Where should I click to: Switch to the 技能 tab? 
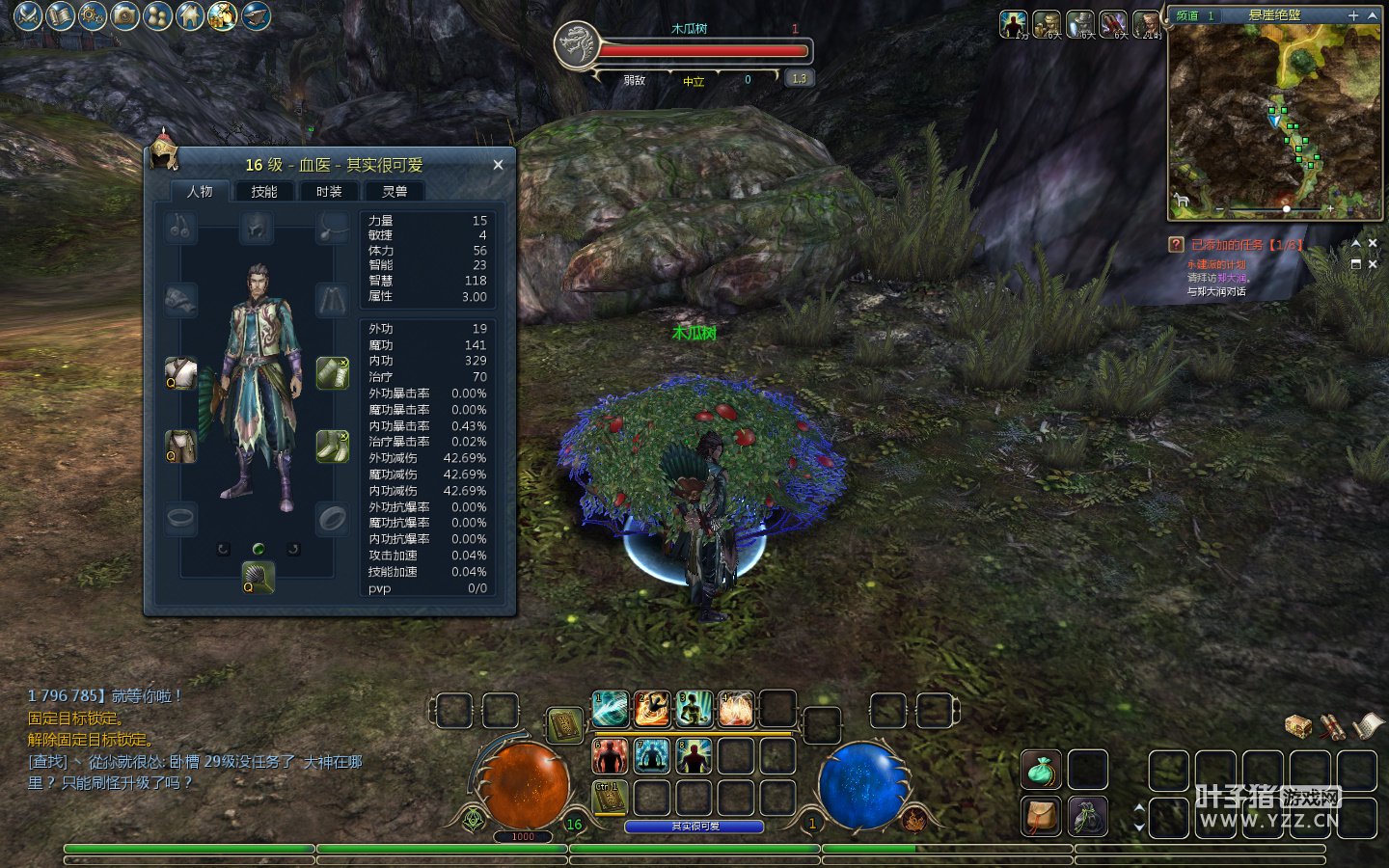(x=264, y=192)
